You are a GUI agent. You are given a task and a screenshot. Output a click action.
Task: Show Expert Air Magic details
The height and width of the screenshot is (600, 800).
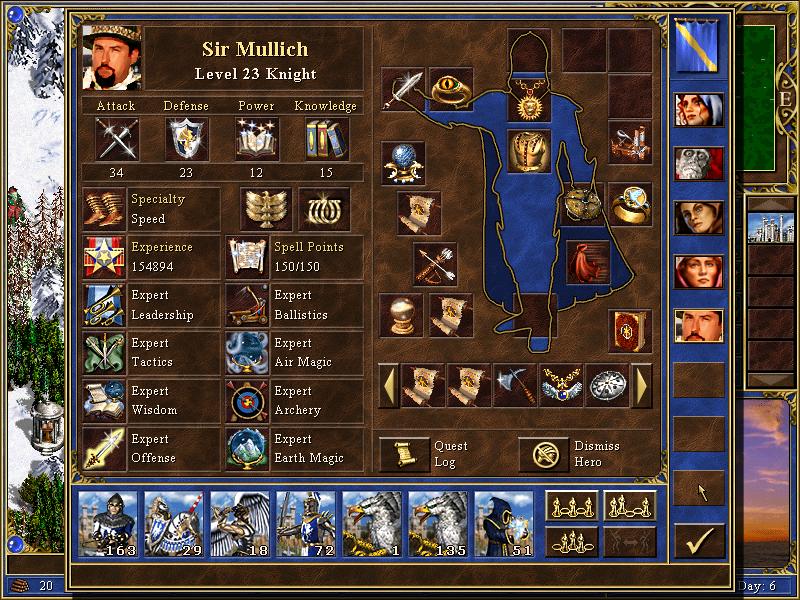(246, 353)
